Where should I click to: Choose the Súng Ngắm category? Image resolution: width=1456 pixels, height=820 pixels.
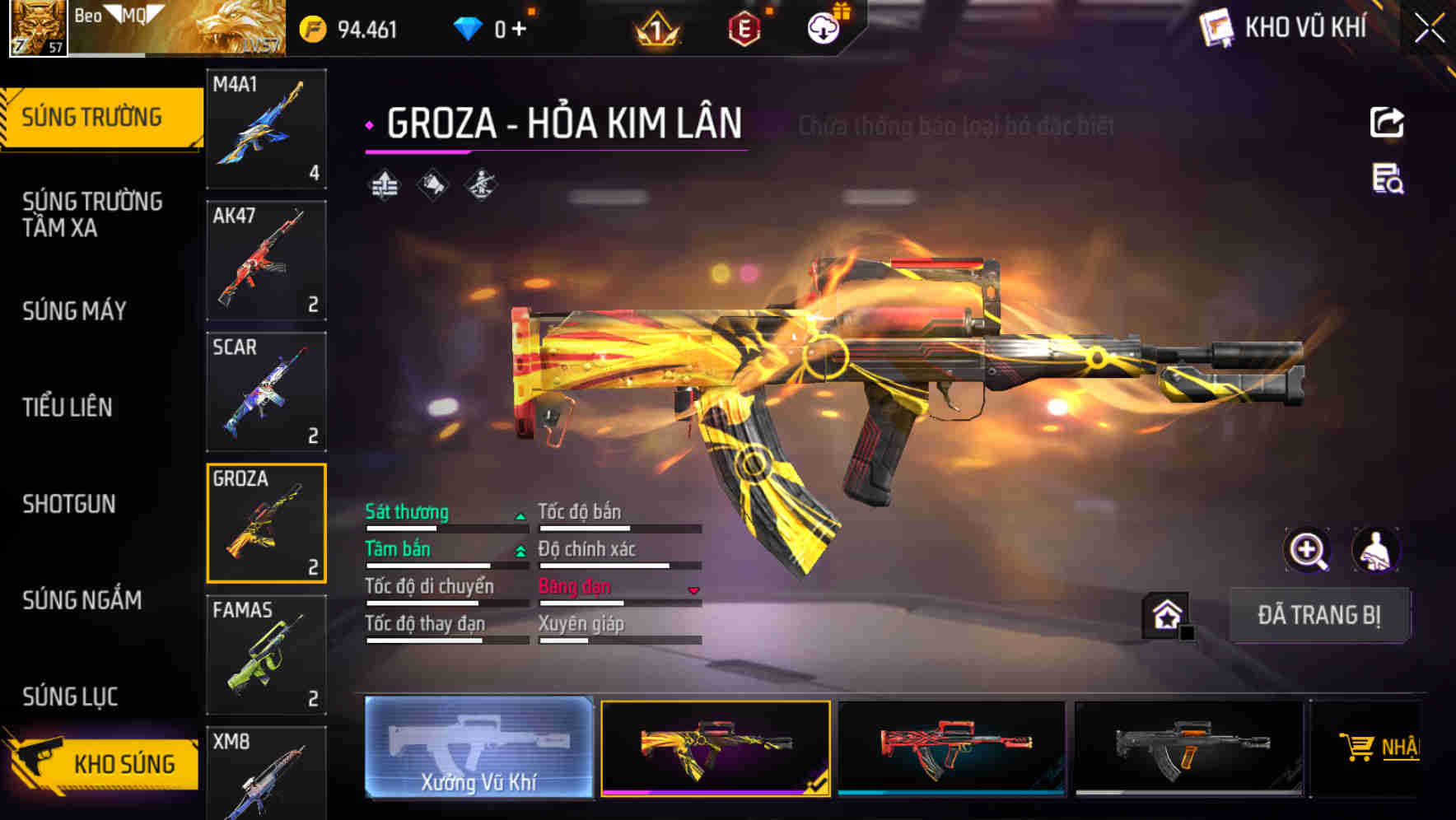pos(82,600)
